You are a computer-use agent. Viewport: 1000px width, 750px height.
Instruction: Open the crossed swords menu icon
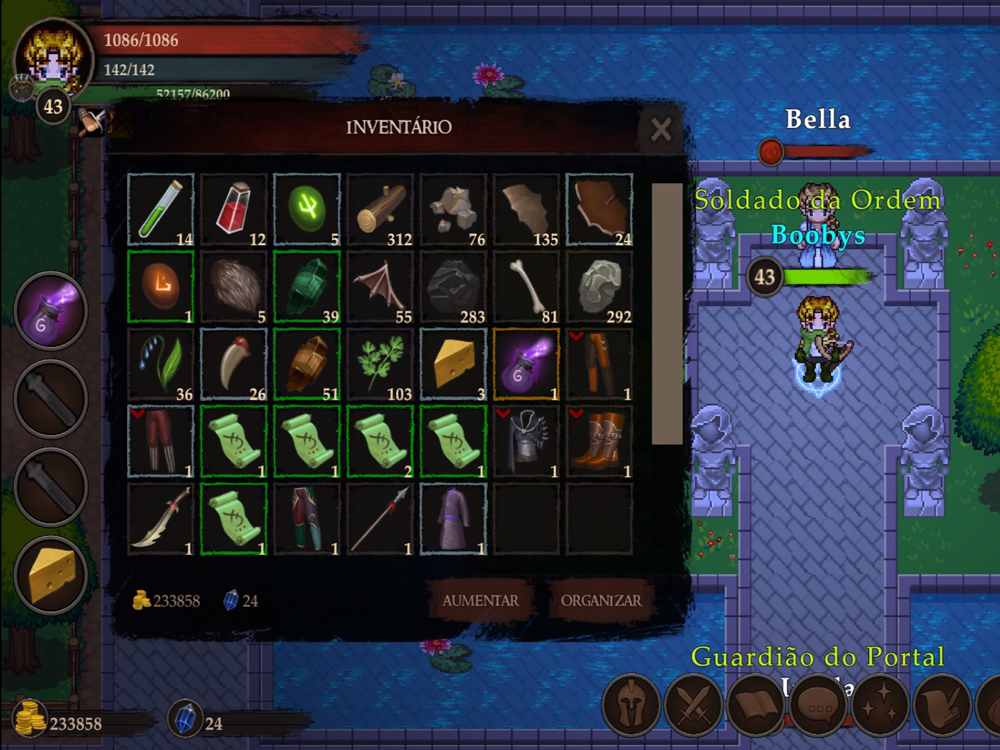coord(693,705)
